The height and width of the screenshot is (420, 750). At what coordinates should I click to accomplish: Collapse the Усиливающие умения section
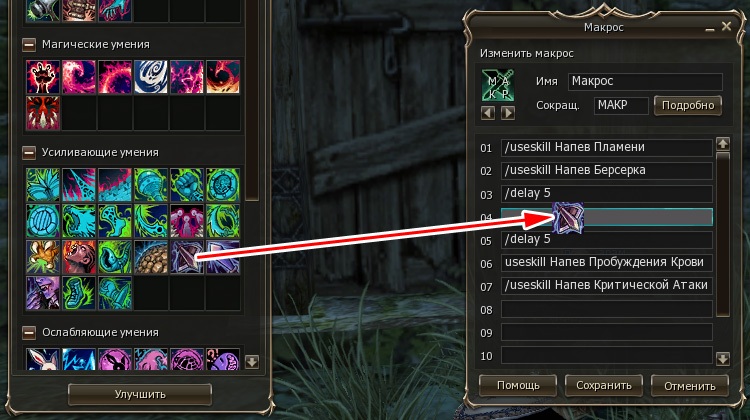coord(30,153)
